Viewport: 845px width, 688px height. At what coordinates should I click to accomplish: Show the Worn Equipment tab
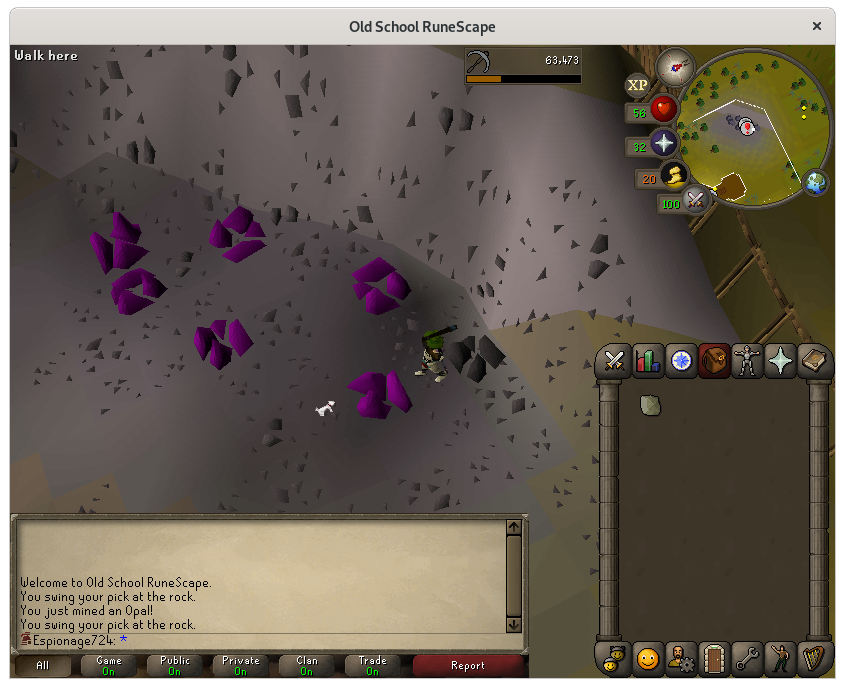747,361
